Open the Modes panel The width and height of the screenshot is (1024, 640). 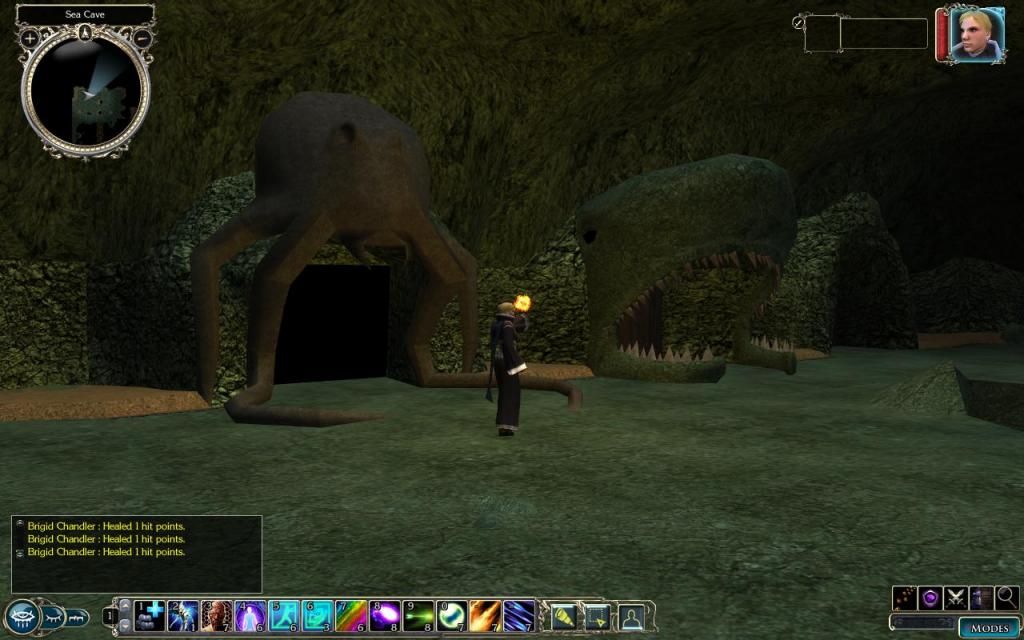(x=988, y=627)
